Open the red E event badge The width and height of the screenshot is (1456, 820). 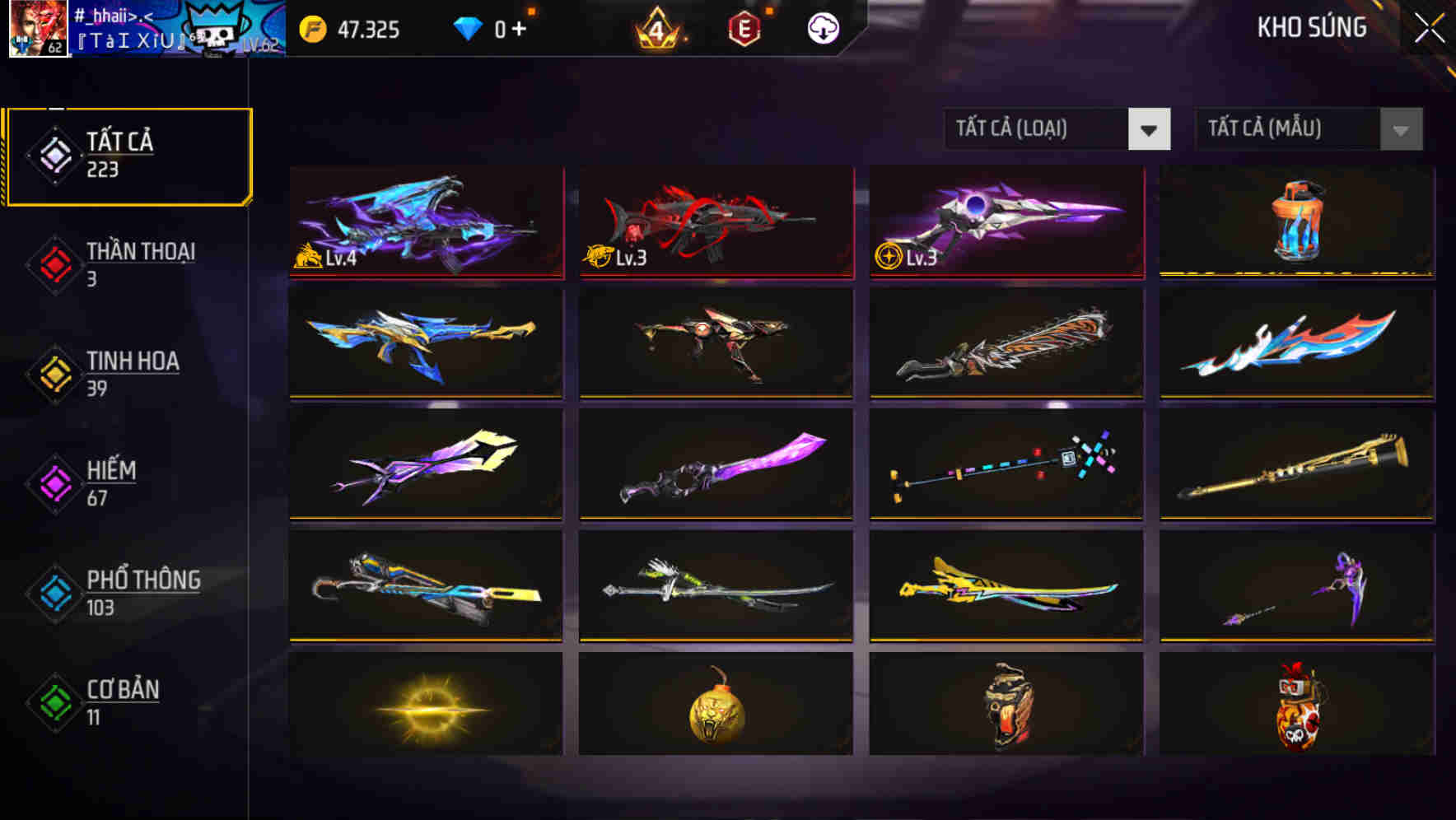pyautogui.click(x=742, y=28)
